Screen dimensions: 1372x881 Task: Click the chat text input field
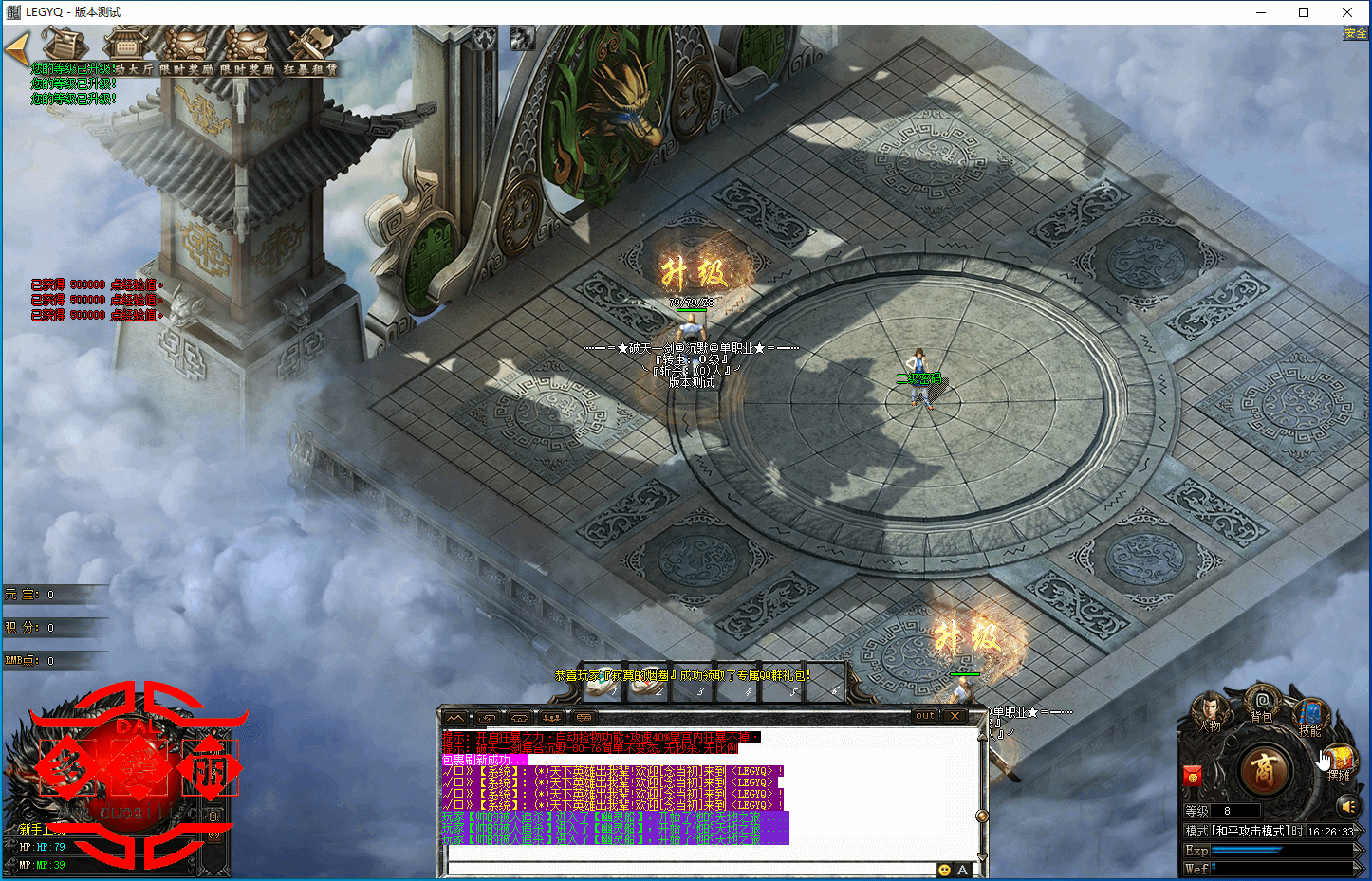[691, 869]
